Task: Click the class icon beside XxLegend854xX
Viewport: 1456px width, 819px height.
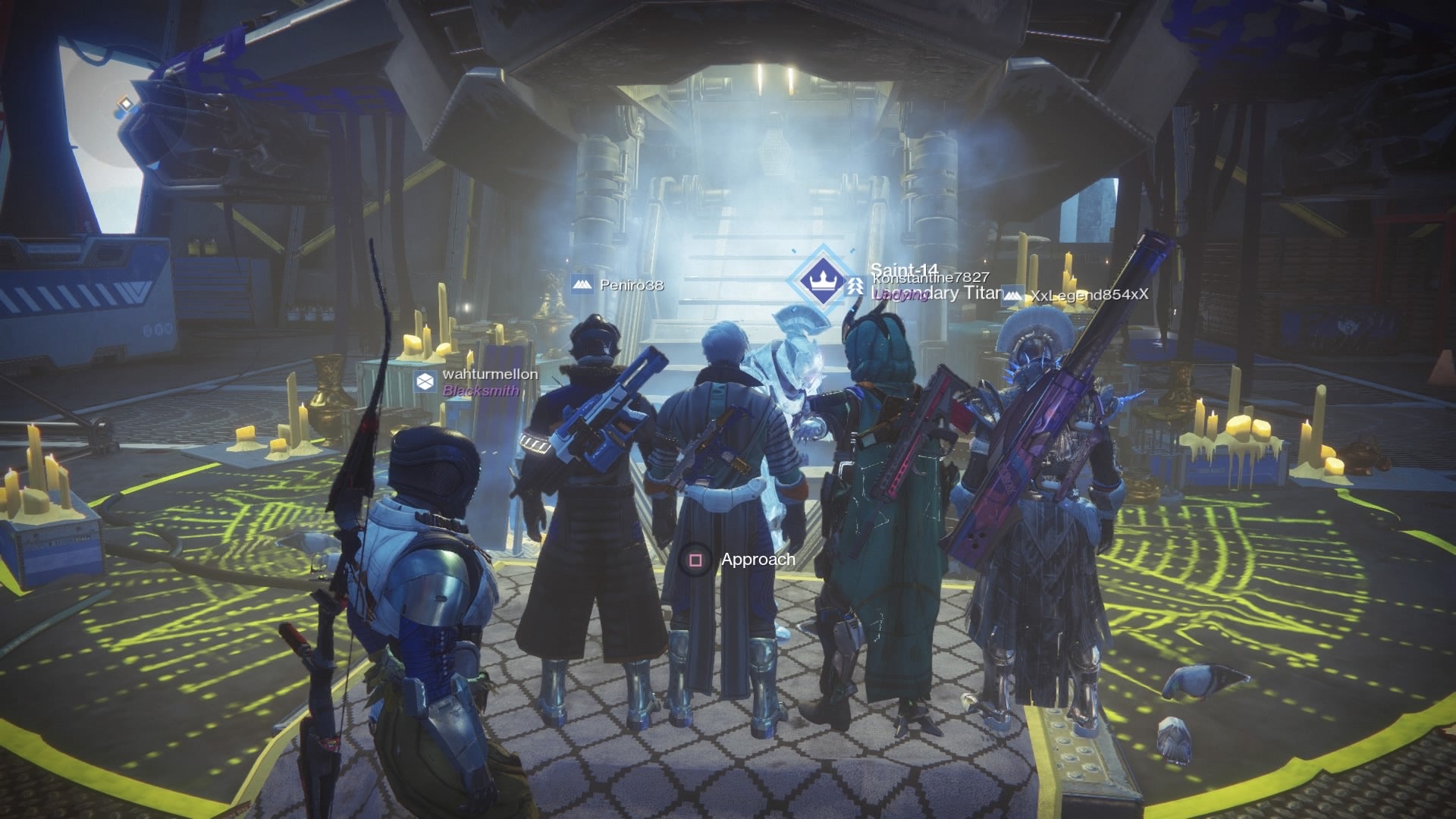Action: pyautogui.click(x=1014, y=297)
